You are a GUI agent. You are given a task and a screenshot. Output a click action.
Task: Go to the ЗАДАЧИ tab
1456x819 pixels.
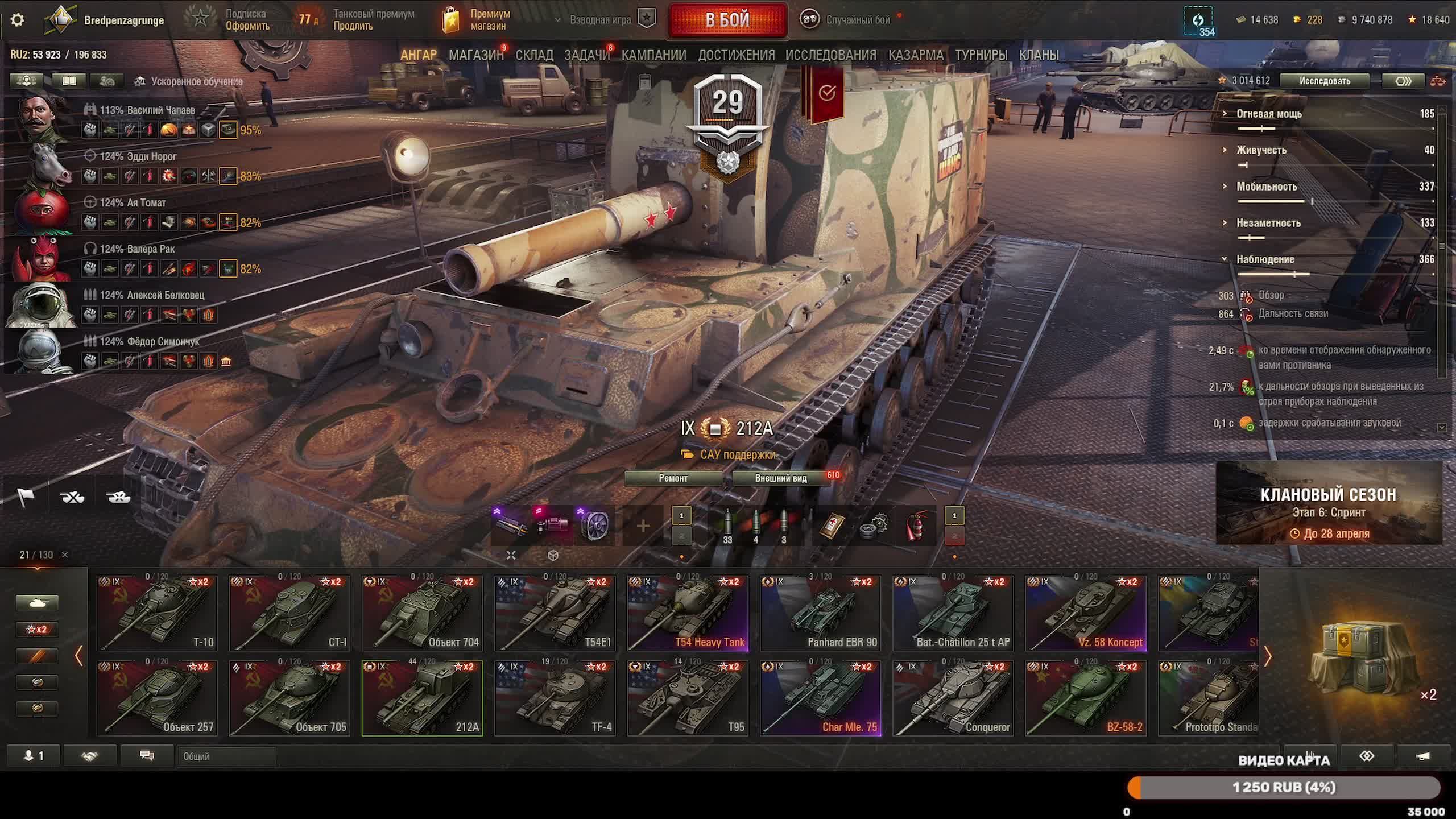point(586,55)
